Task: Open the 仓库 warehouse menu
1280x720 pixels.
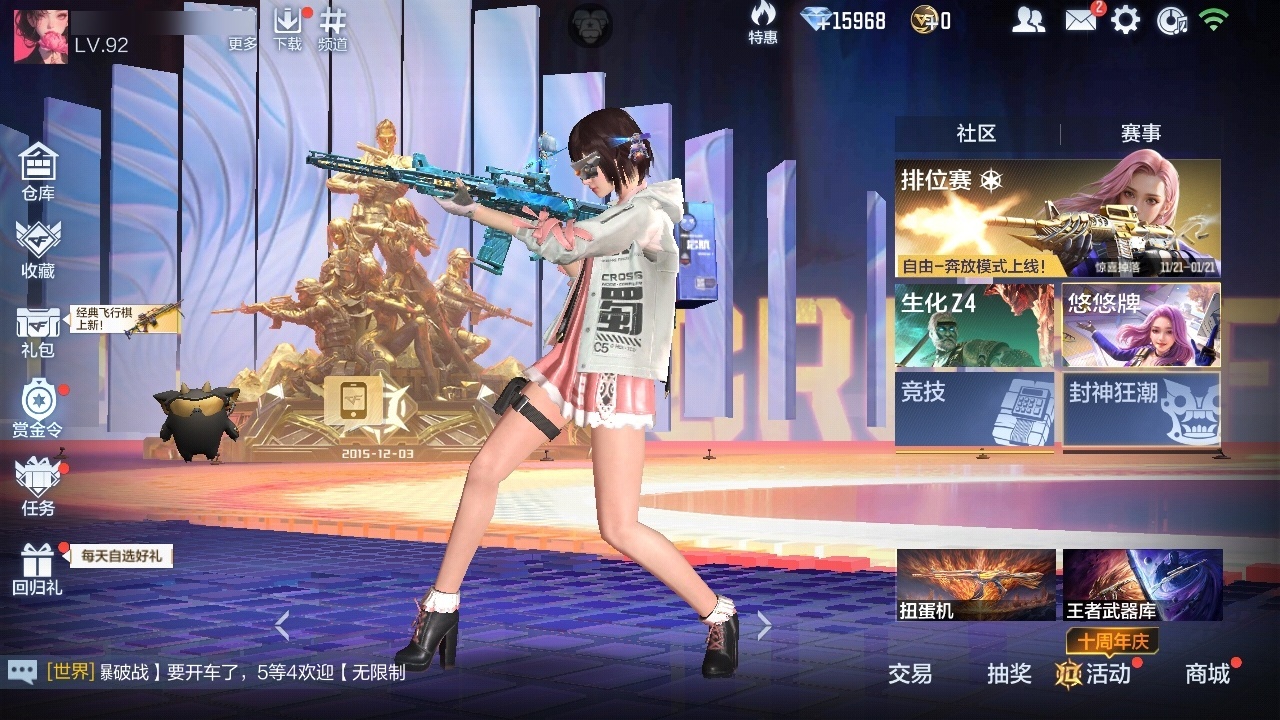Action: click(x=38, y=171)
